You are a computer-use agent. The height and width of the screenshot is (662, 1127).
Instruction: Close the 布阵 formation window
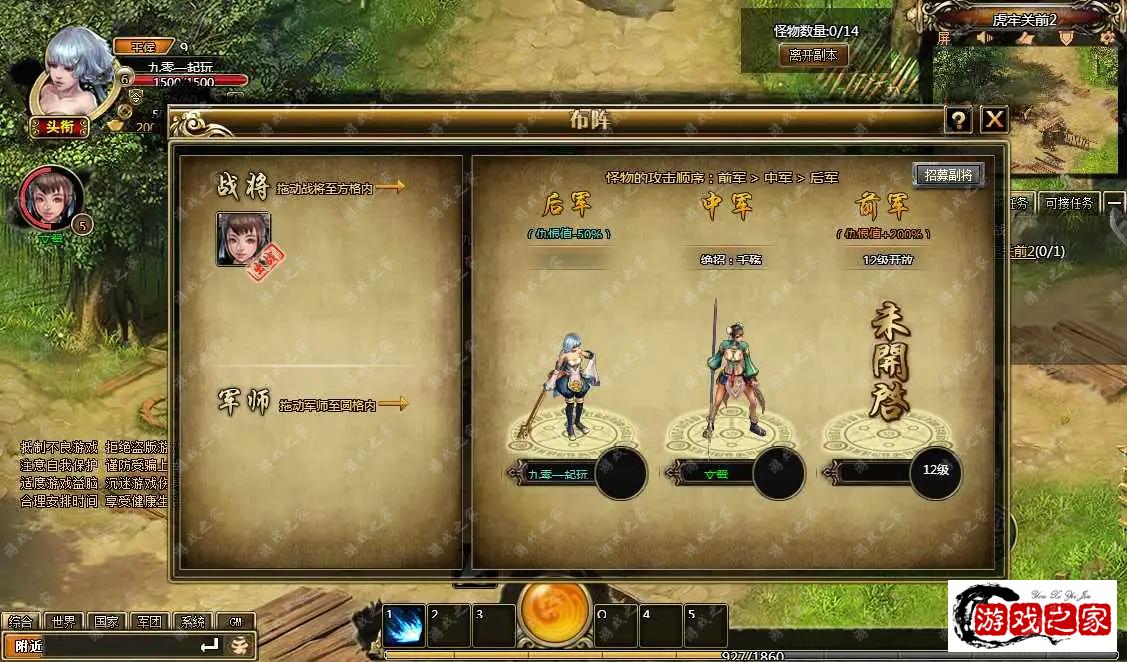tap(994, 121)
